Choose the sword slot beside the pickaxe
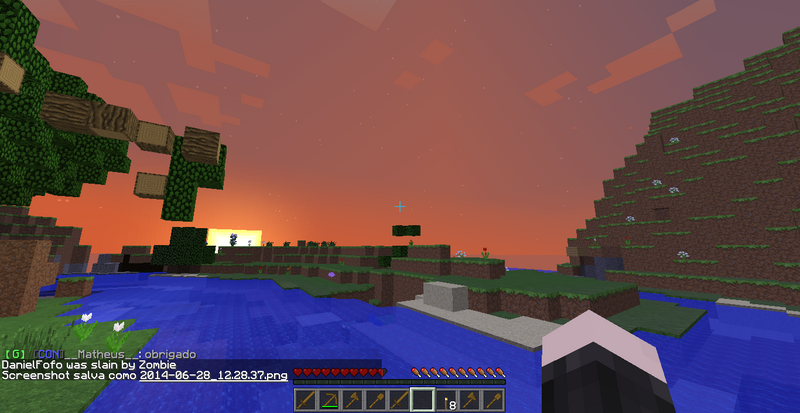The height and width of the screenshot is (413, 800). 306,400
